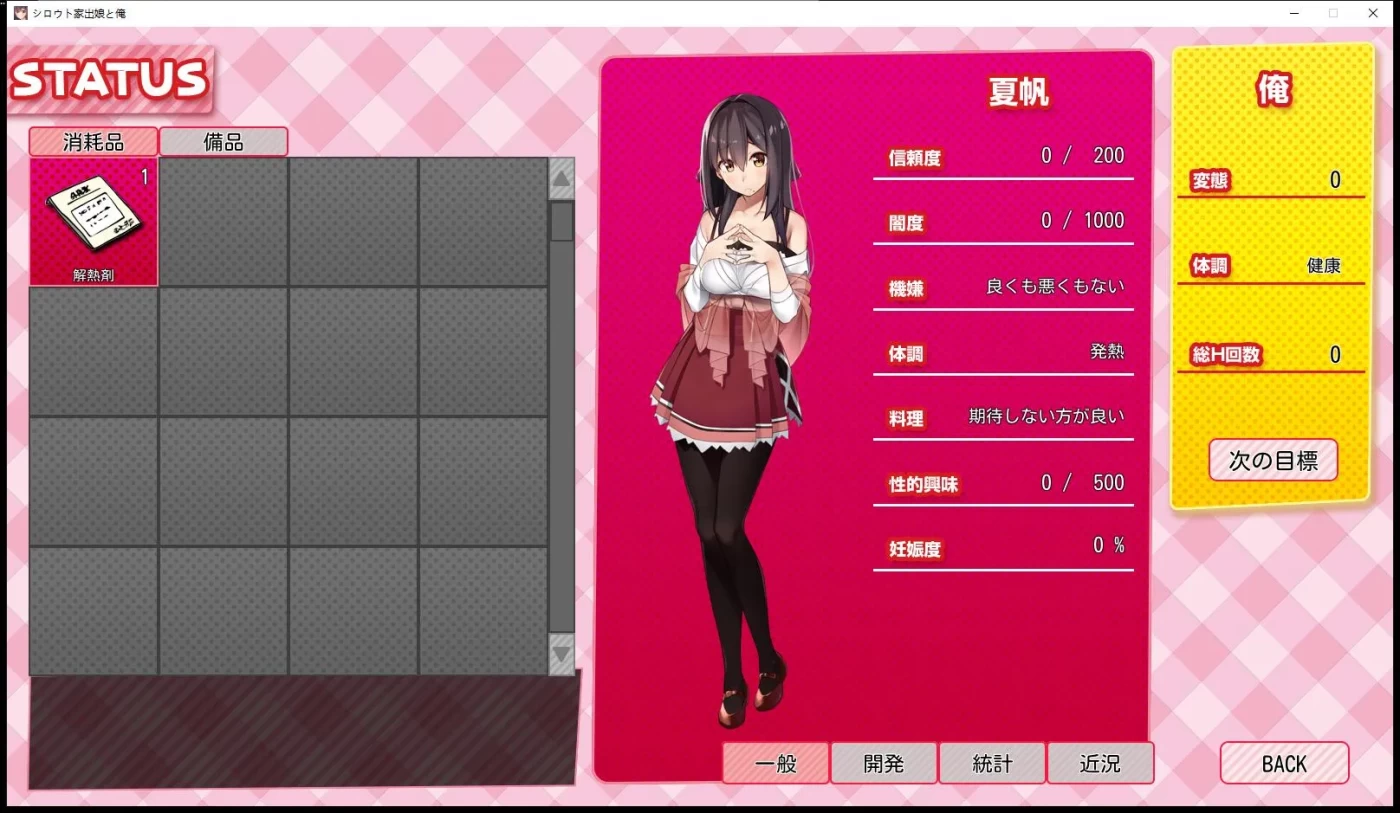Click the 性的興味 stat badge
This screenshot has height=813, width=1400.
point(920,483)
